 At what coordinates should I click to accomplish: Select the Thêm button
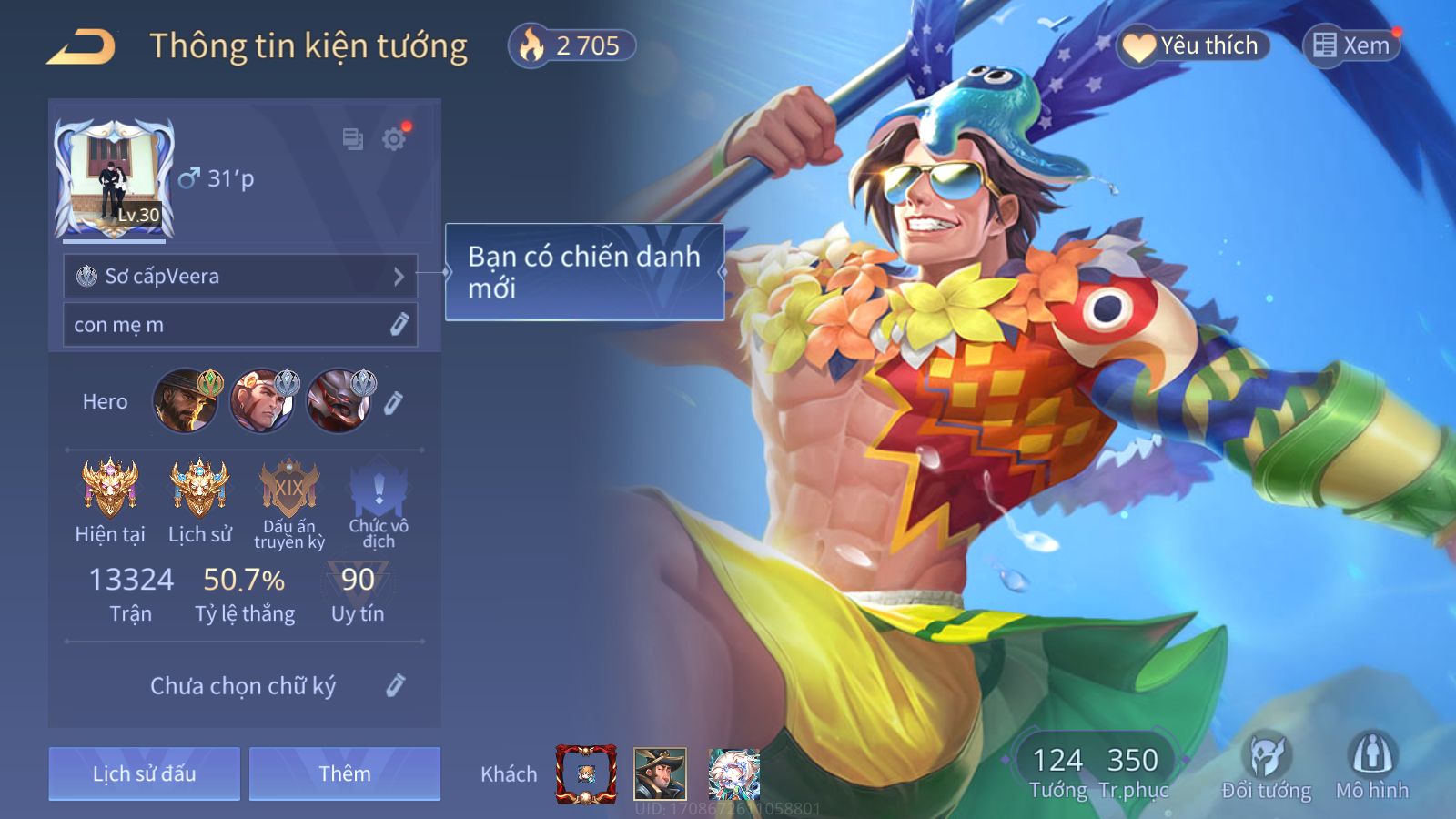(x=345, y=774)
